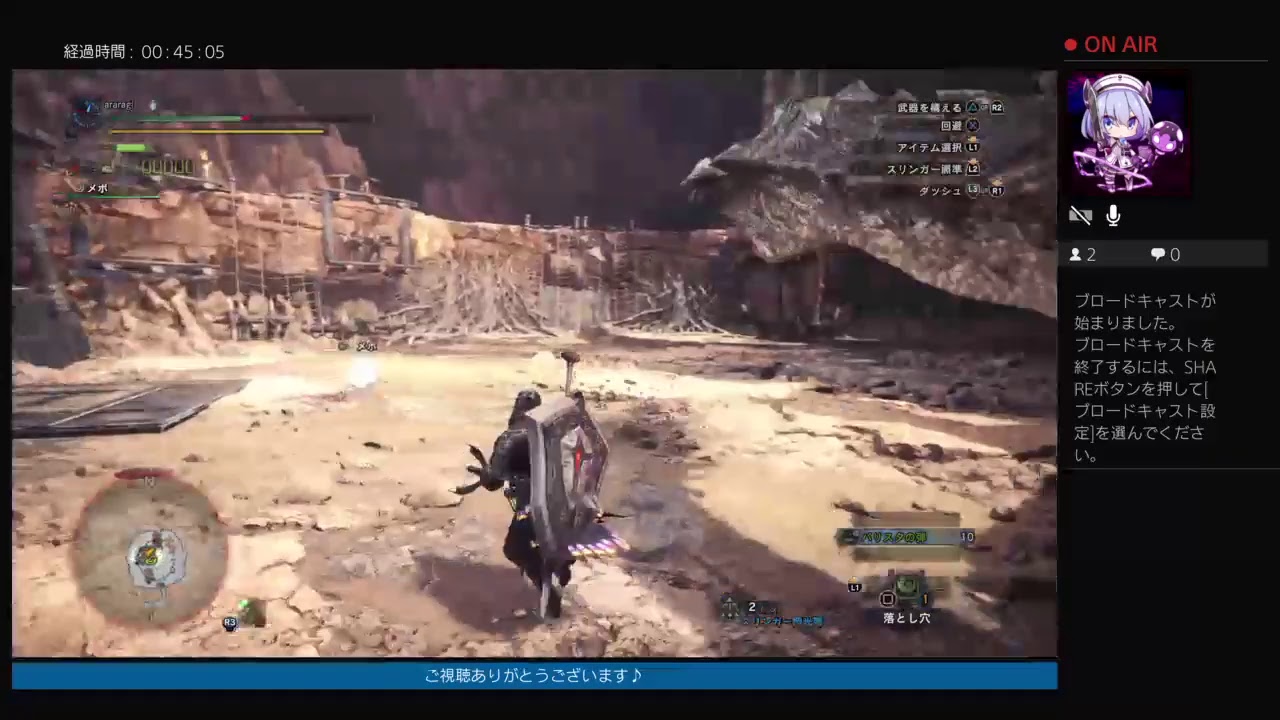Enable the disabled camera
Screen dimensions: 1280x720
pos(1081,215)
